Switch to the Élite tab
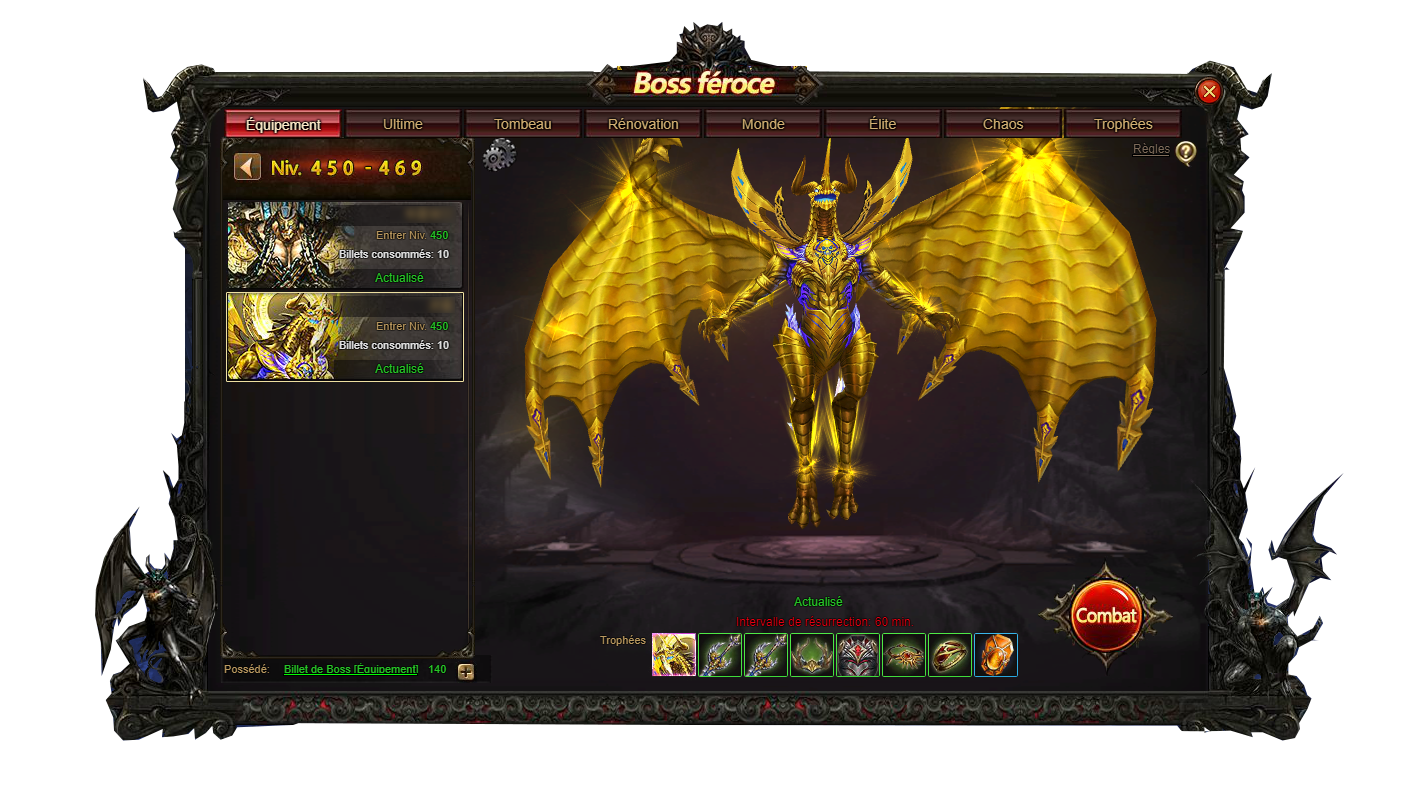Screen dimensions: 1409x807 pyautogui.click(x=883, y=125)
